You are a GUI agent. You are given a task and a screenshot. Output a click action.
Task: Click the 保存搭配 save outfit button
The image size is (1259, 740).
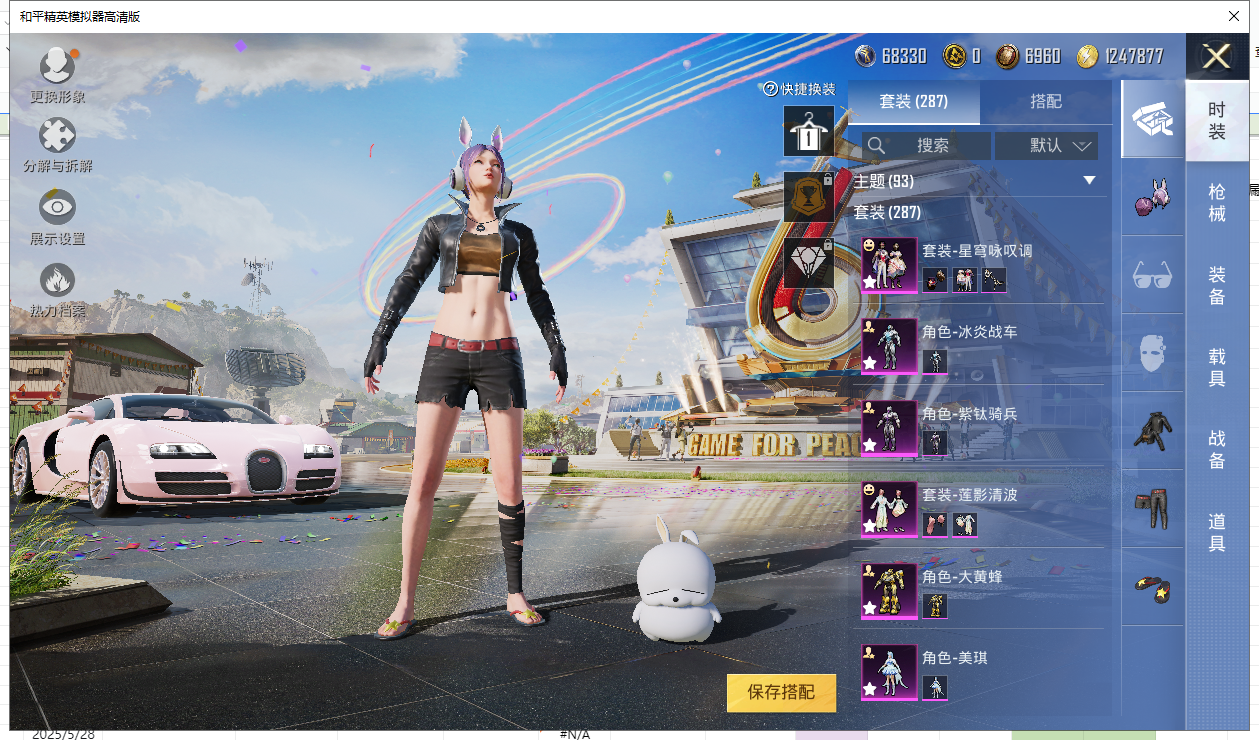click(781, 692)
